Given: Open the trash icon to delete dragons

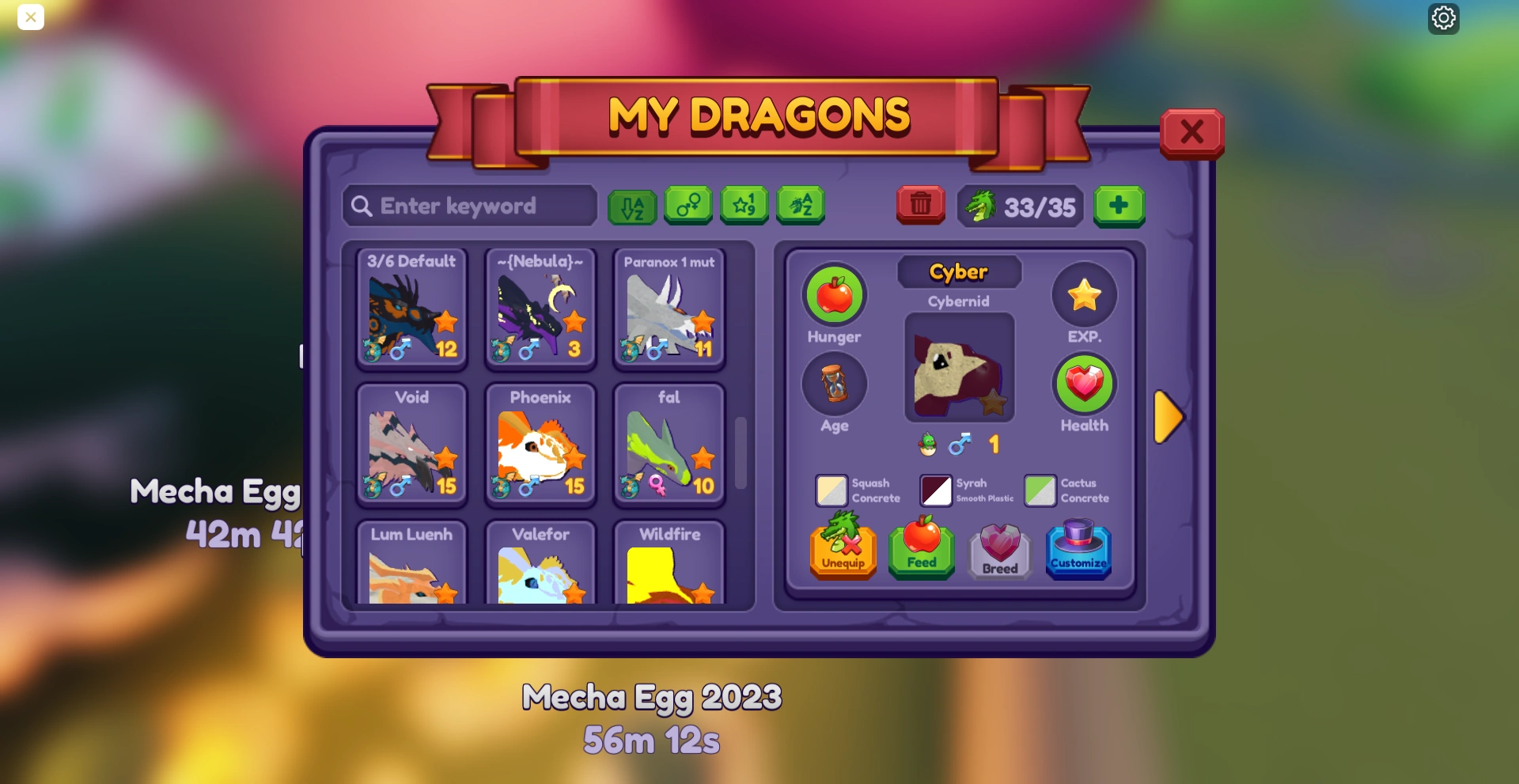Looking at the screenshot, I should [x=920, y=206].
